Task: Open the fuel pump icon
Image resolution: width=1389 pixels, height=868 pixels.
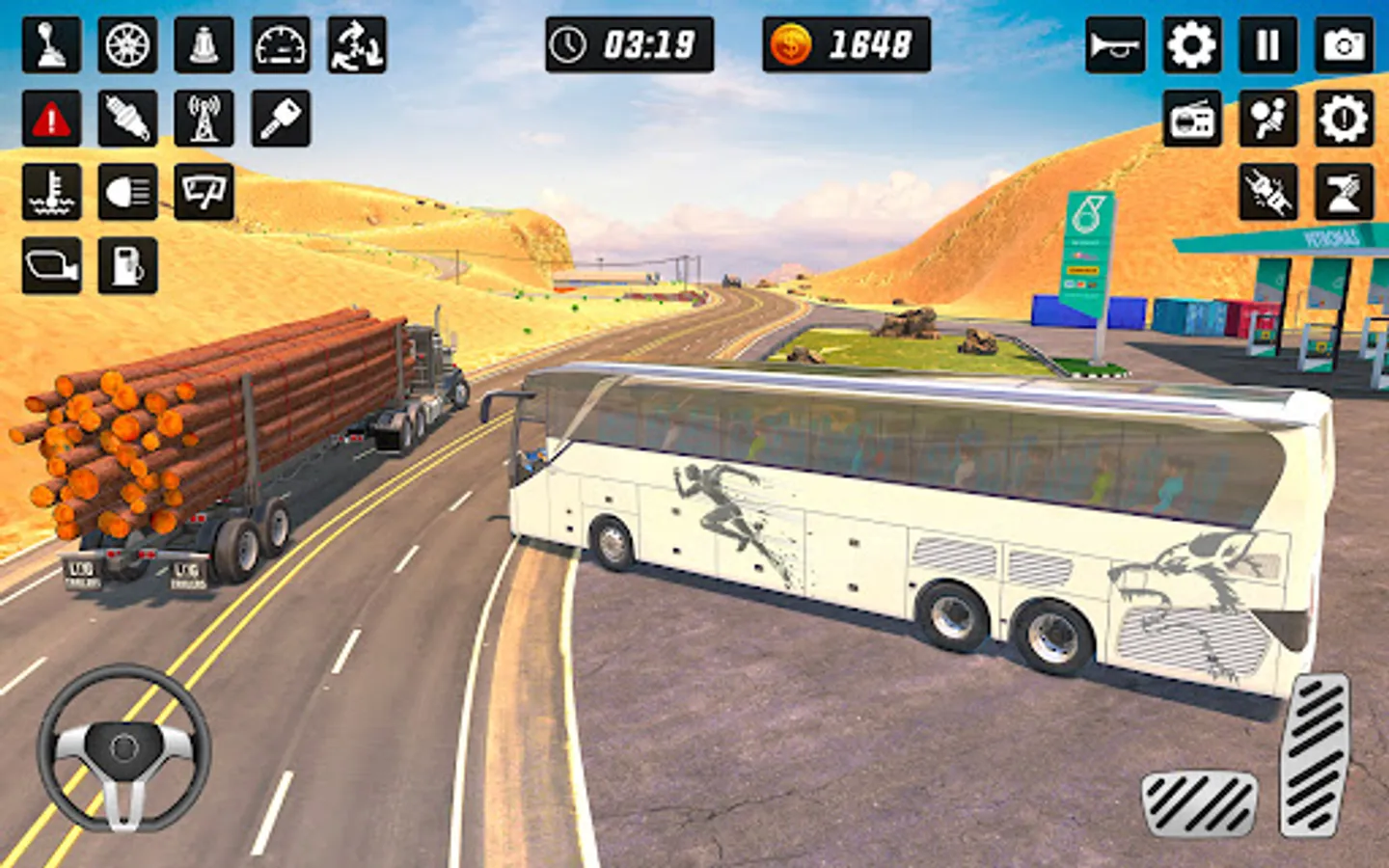Action: tap(127, 265)
